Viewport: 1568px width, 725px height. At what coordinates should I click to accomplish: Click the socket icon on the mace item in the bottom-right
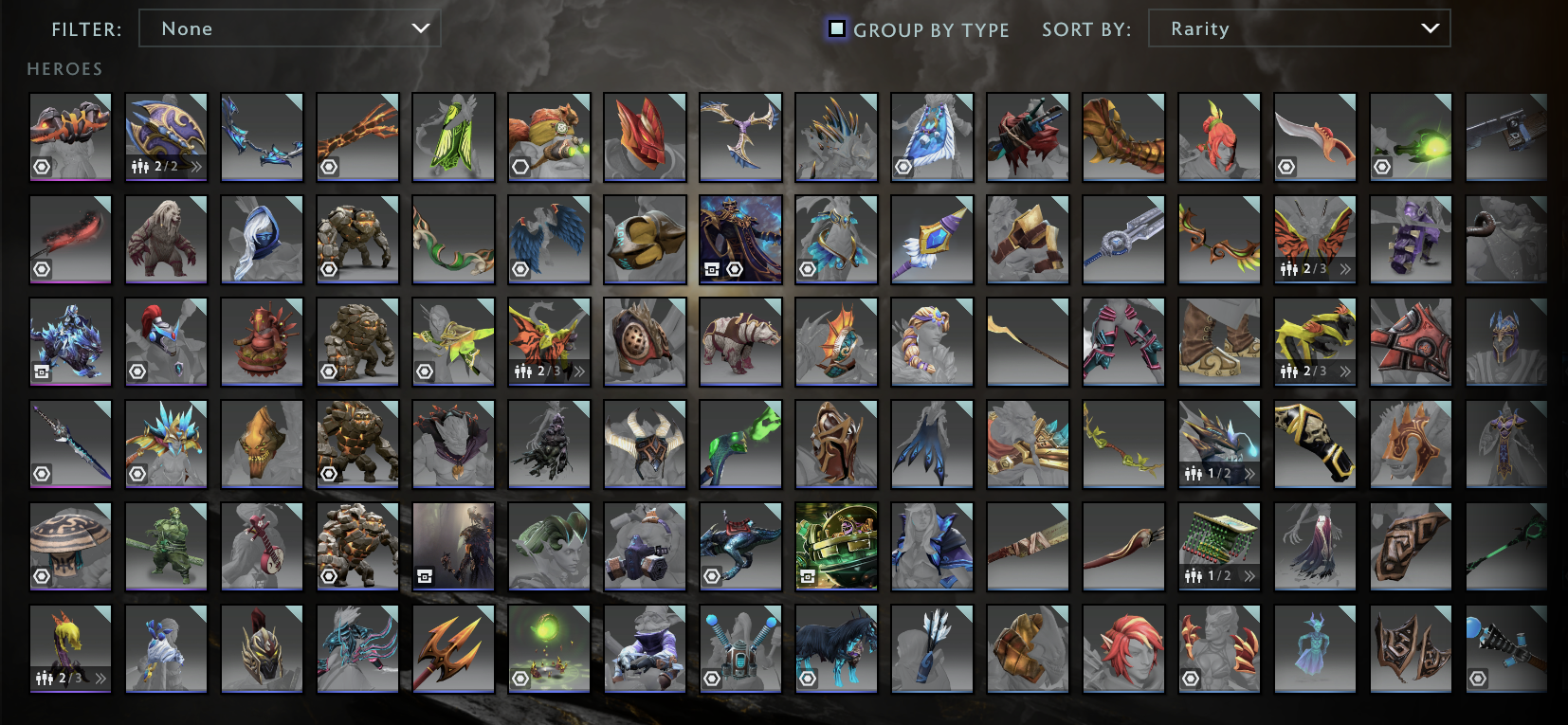click(1479, 679)
